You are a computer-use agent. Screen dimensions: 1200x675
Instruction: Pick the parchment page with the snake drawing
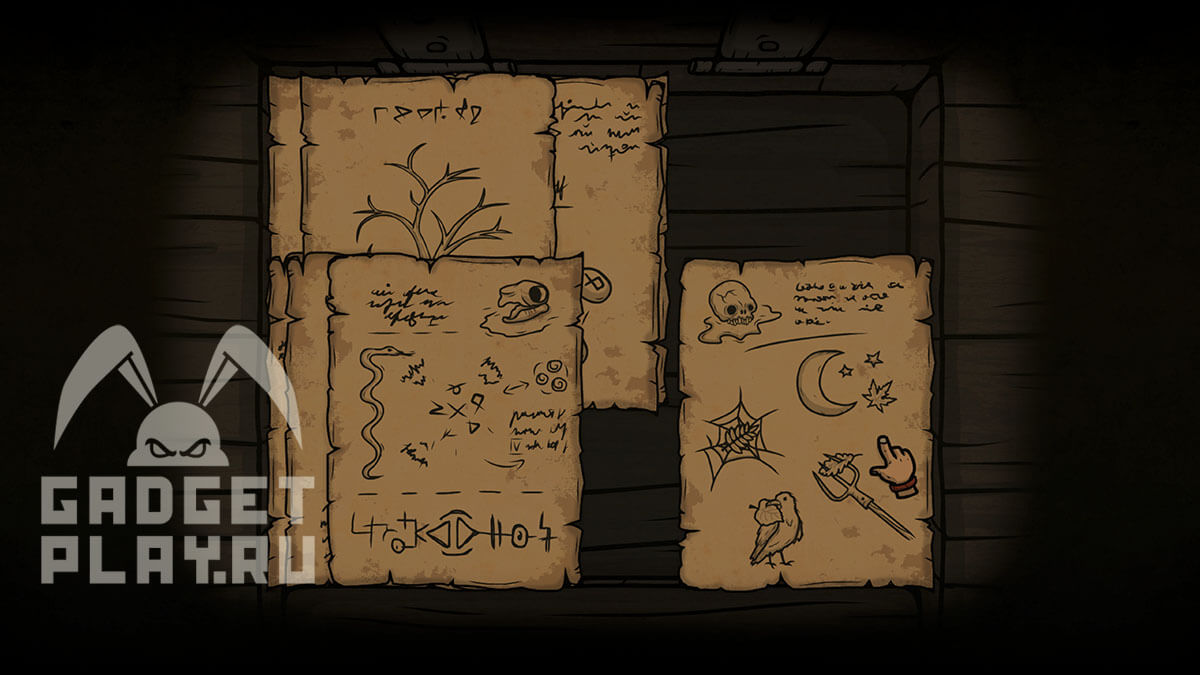click(455, 420)
